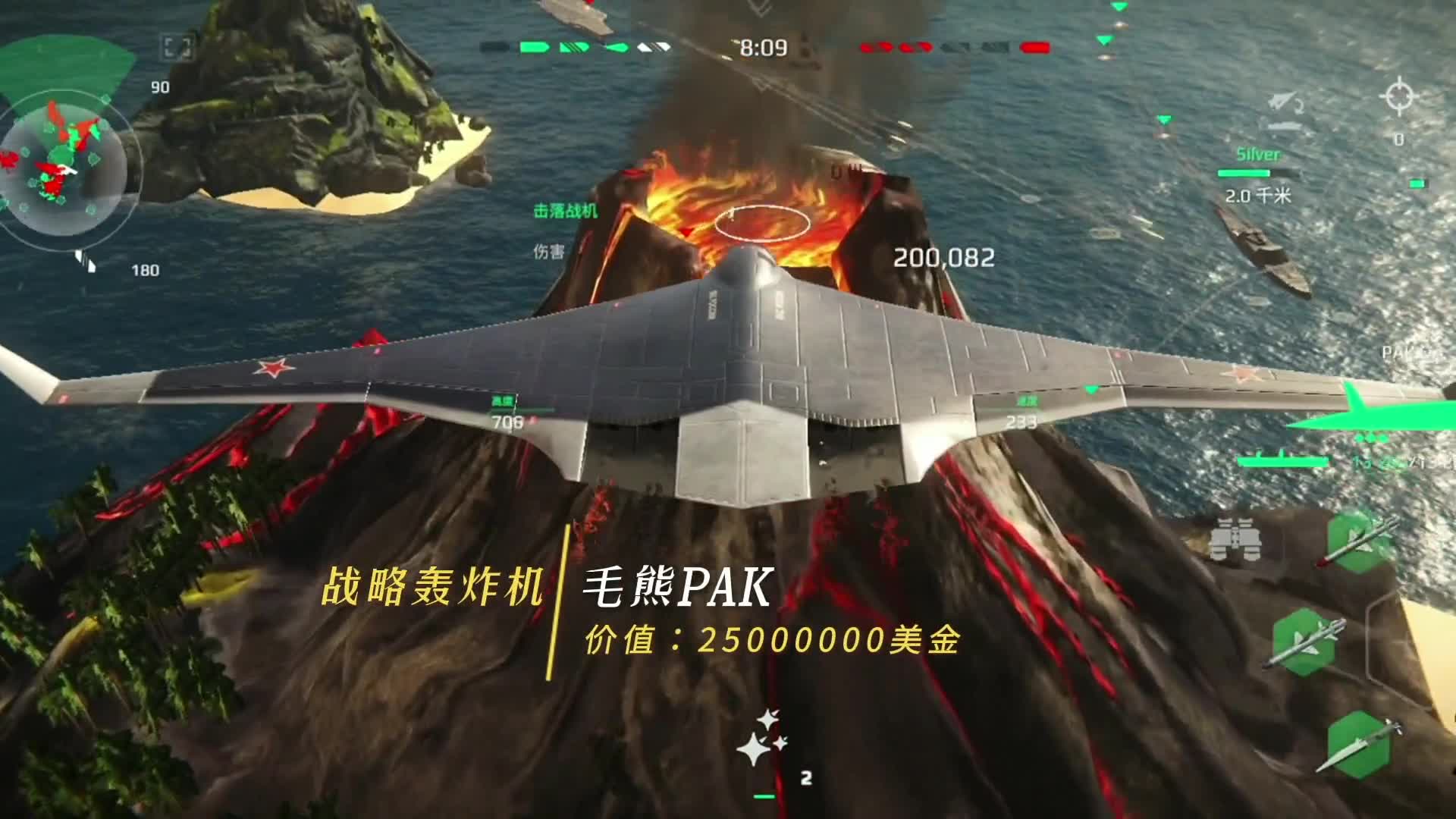Tap the 2.0 千米 distance indicator
1456x819 pixels.
[x=1257, y=197]
